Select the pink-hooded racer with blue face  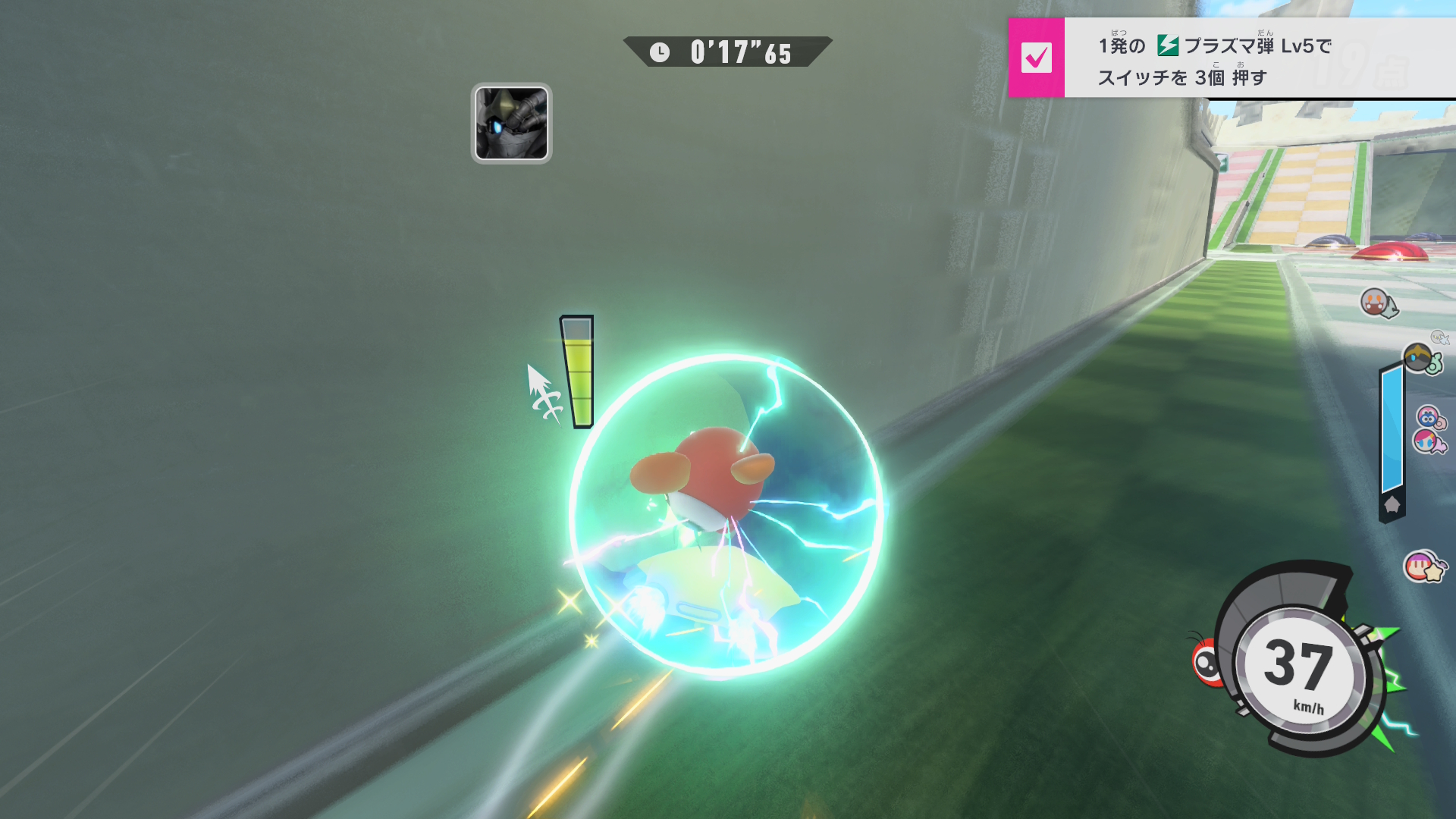coord(1429,416)
